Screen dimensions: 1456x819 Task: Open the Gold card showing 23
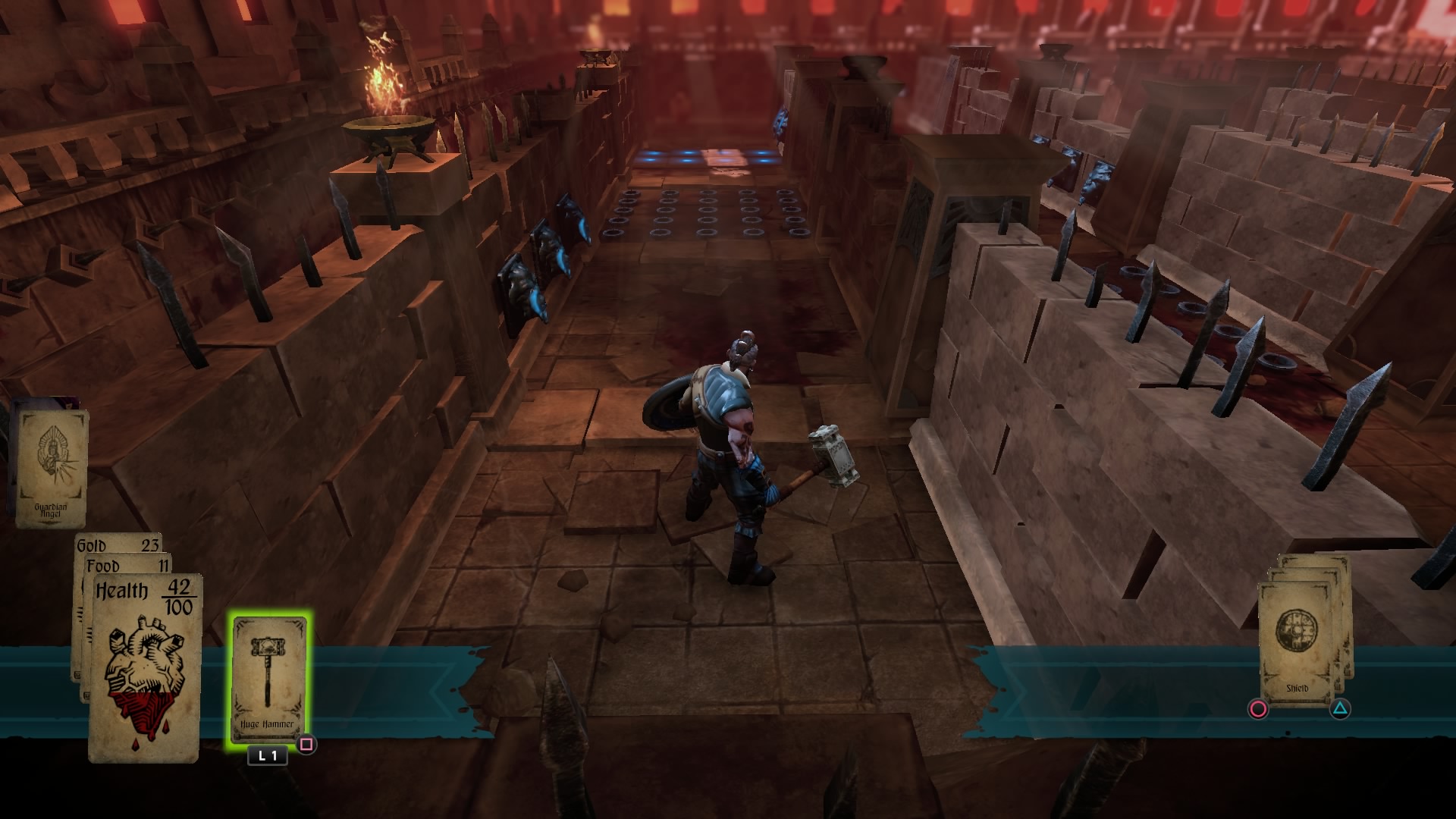[115, 544]
